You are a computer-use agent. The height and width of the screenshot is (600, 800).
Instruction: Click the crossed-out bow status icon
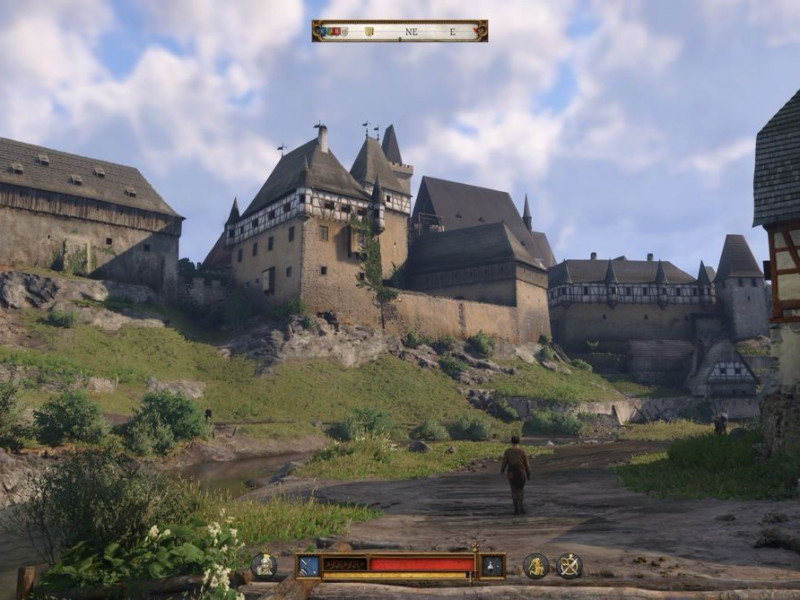(570, 566)
